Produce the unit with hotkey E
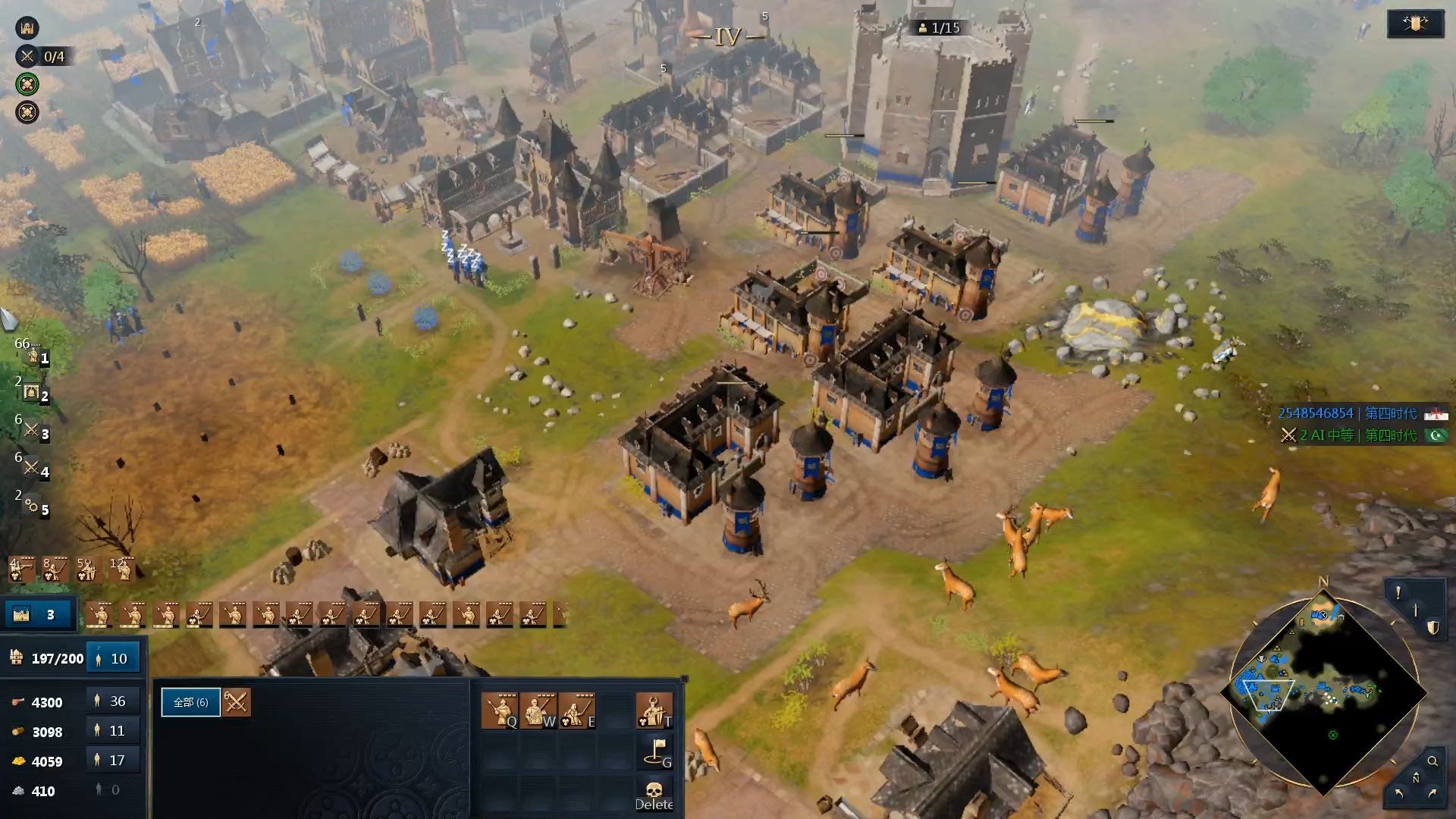Image resolution: width=1456 pixels, height=819 pixels. pos(576,711)
